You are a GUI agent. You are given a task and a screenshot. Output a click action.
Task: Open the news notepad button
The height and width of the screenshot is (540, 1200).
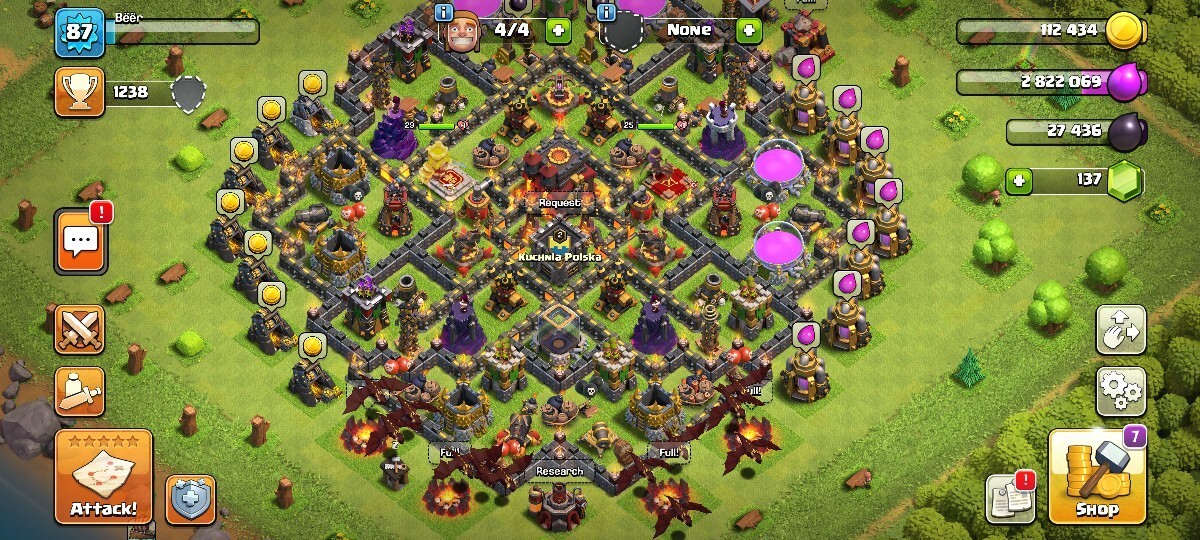tap(1011, 498)
